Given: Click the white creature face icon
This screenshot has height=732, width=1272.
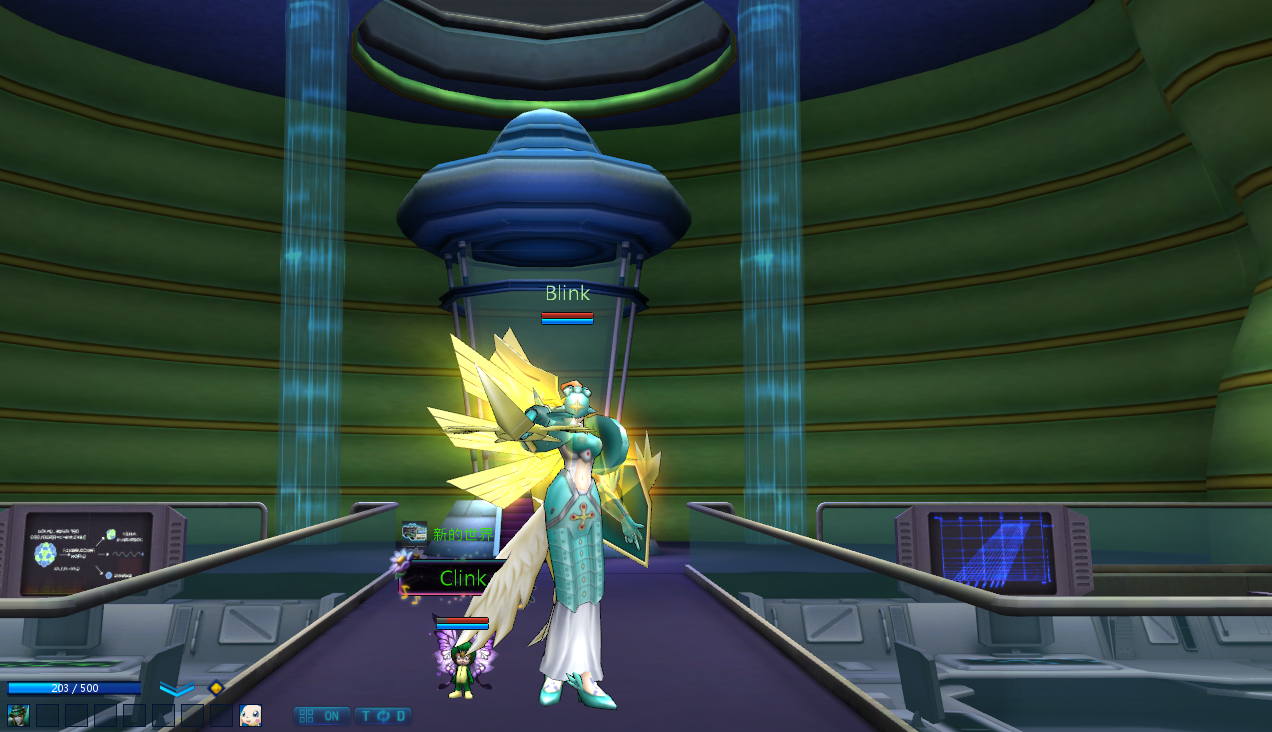Looking at the screenshot, I should (250, 715).
